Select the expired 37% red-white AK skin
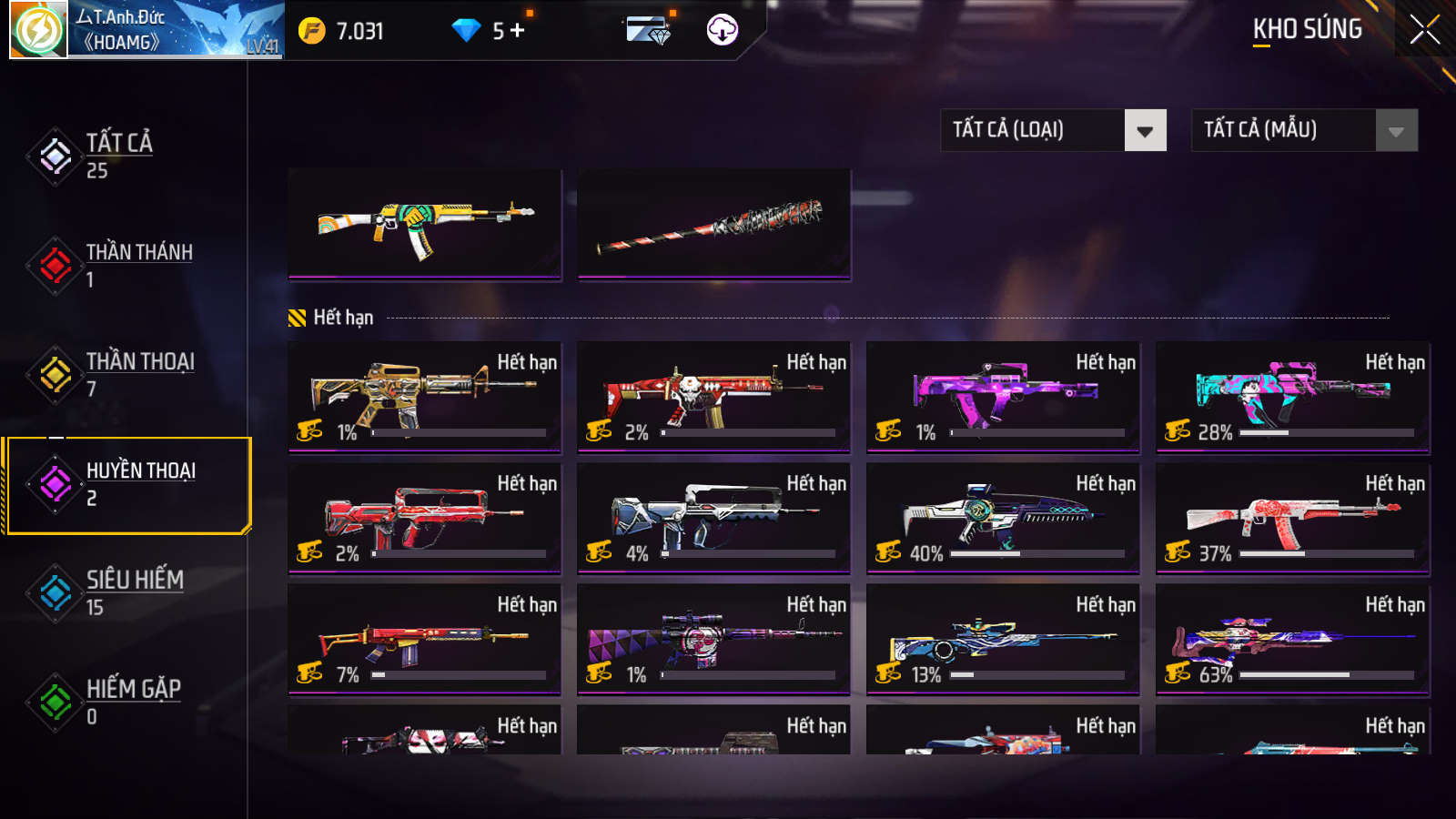 [x=1292, y=518]
